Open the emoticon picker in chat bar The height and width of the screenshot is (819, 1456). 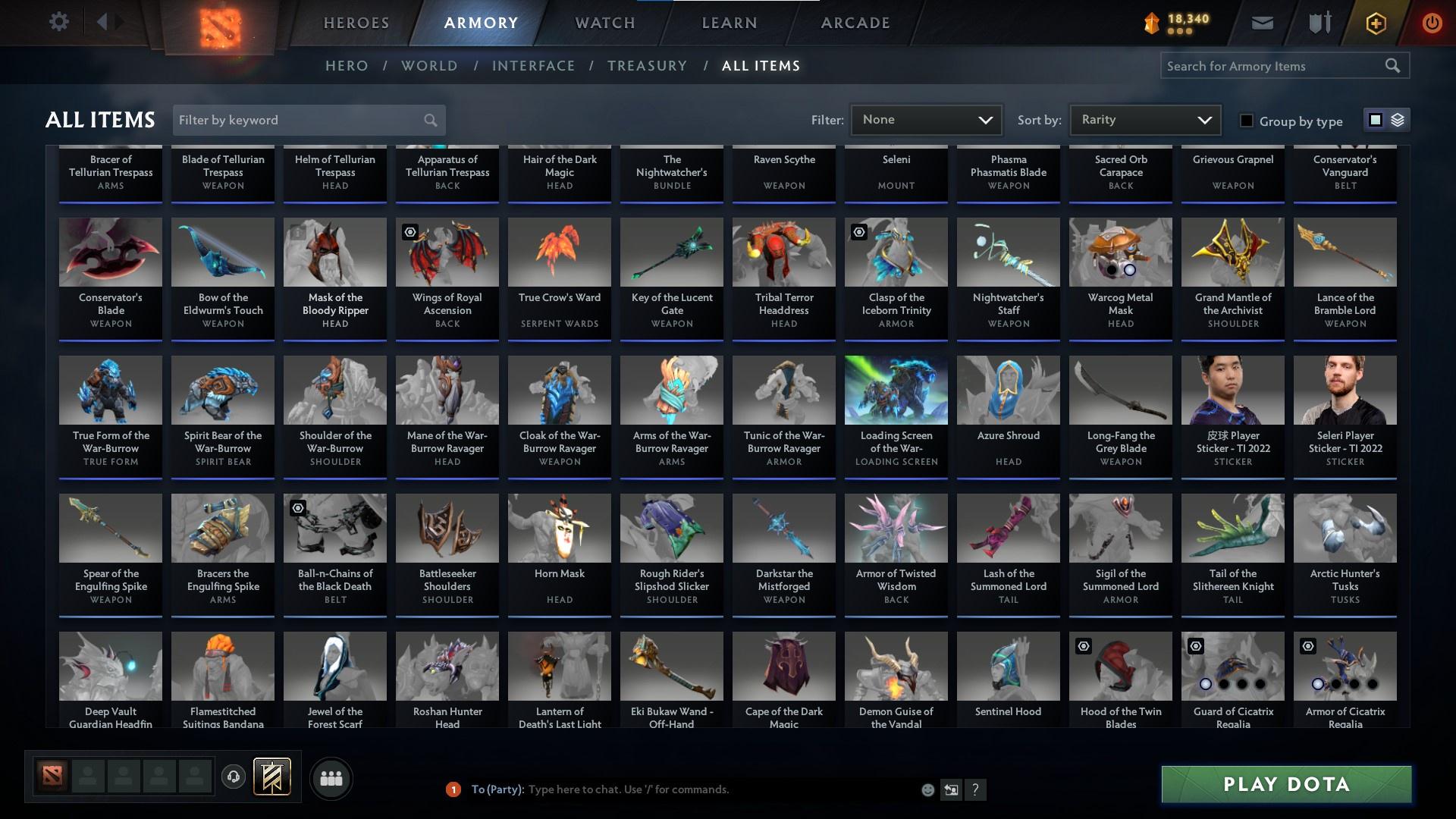928,789
